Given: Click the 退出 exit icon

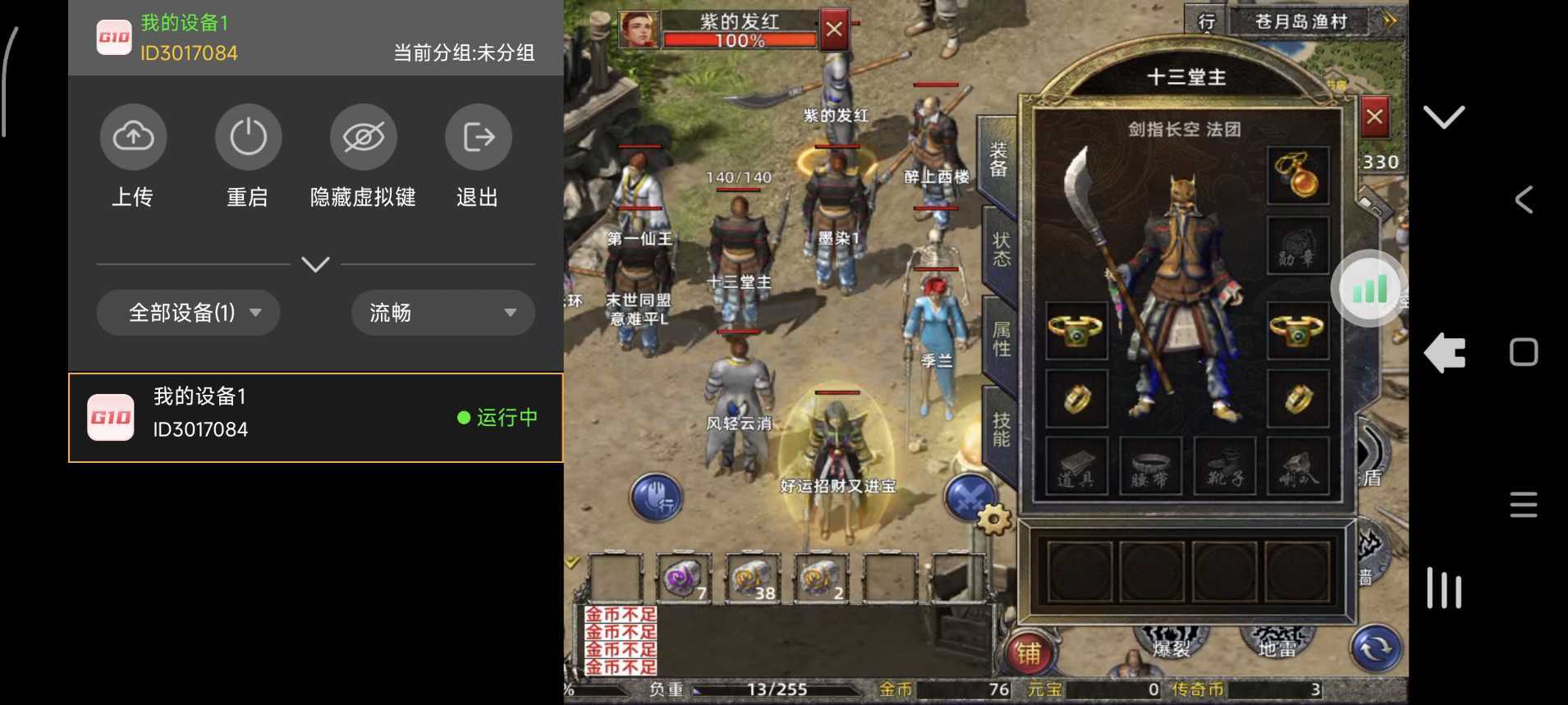Looking at the screenshot, I should (x=477, y=137).
